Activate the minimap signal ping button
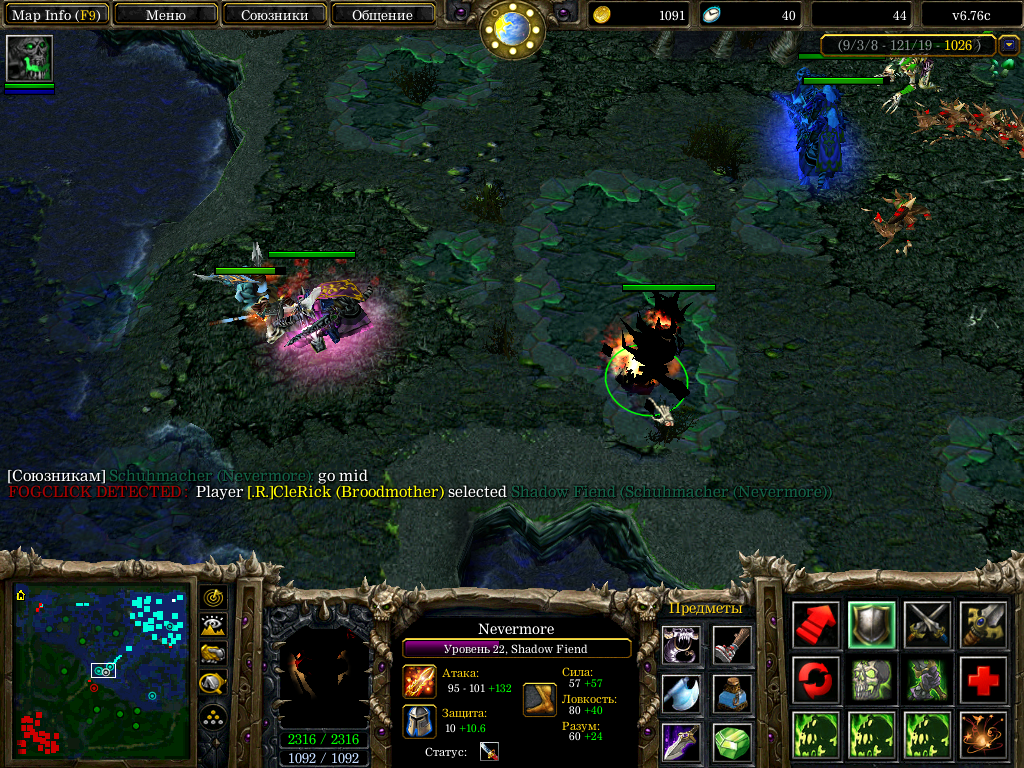This screenshot has height=768, width=1024. tap(212, 597)
